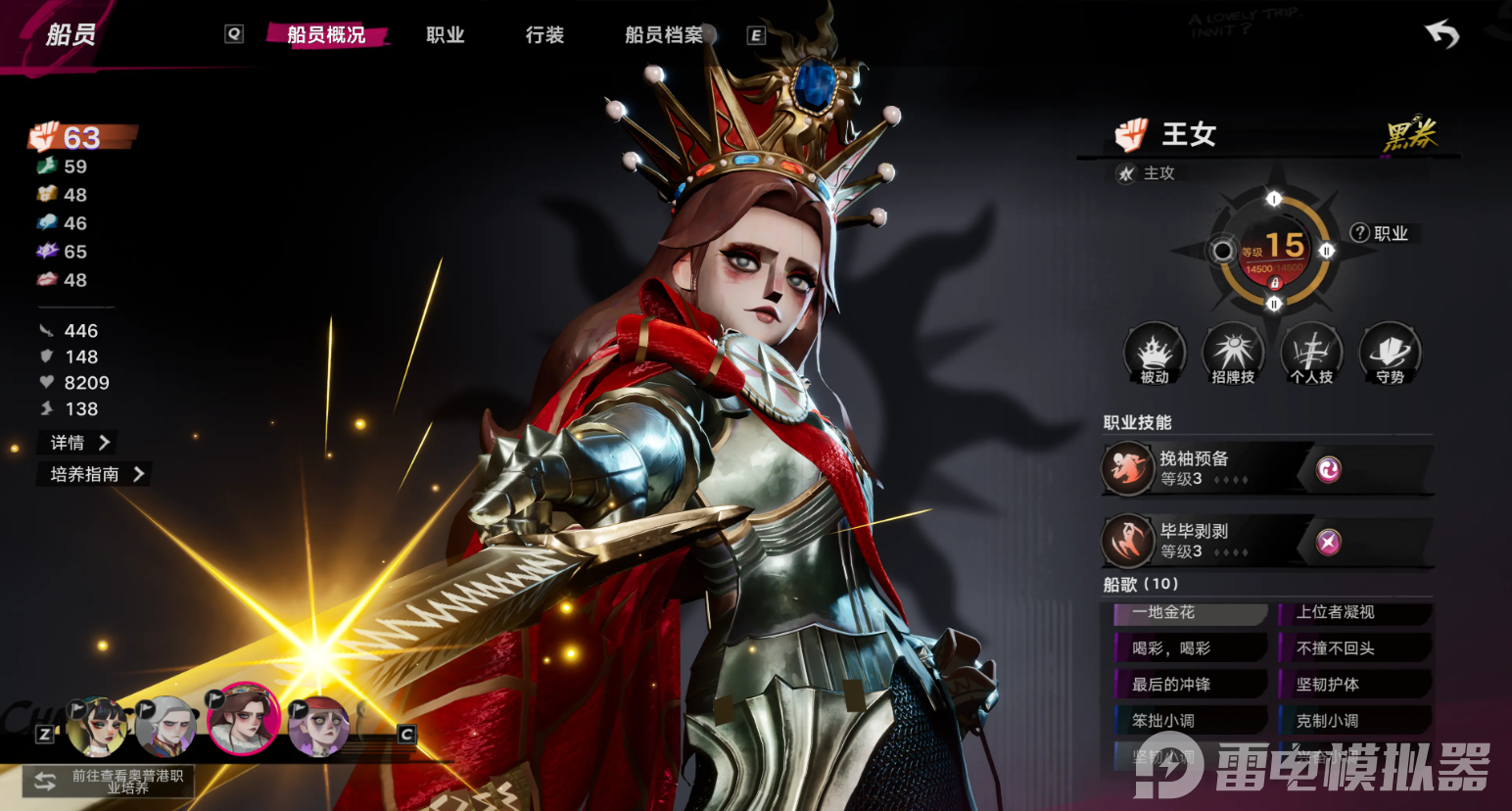Open the 培养指南 guide
The image size is (1512, 811).
(97, 474)
